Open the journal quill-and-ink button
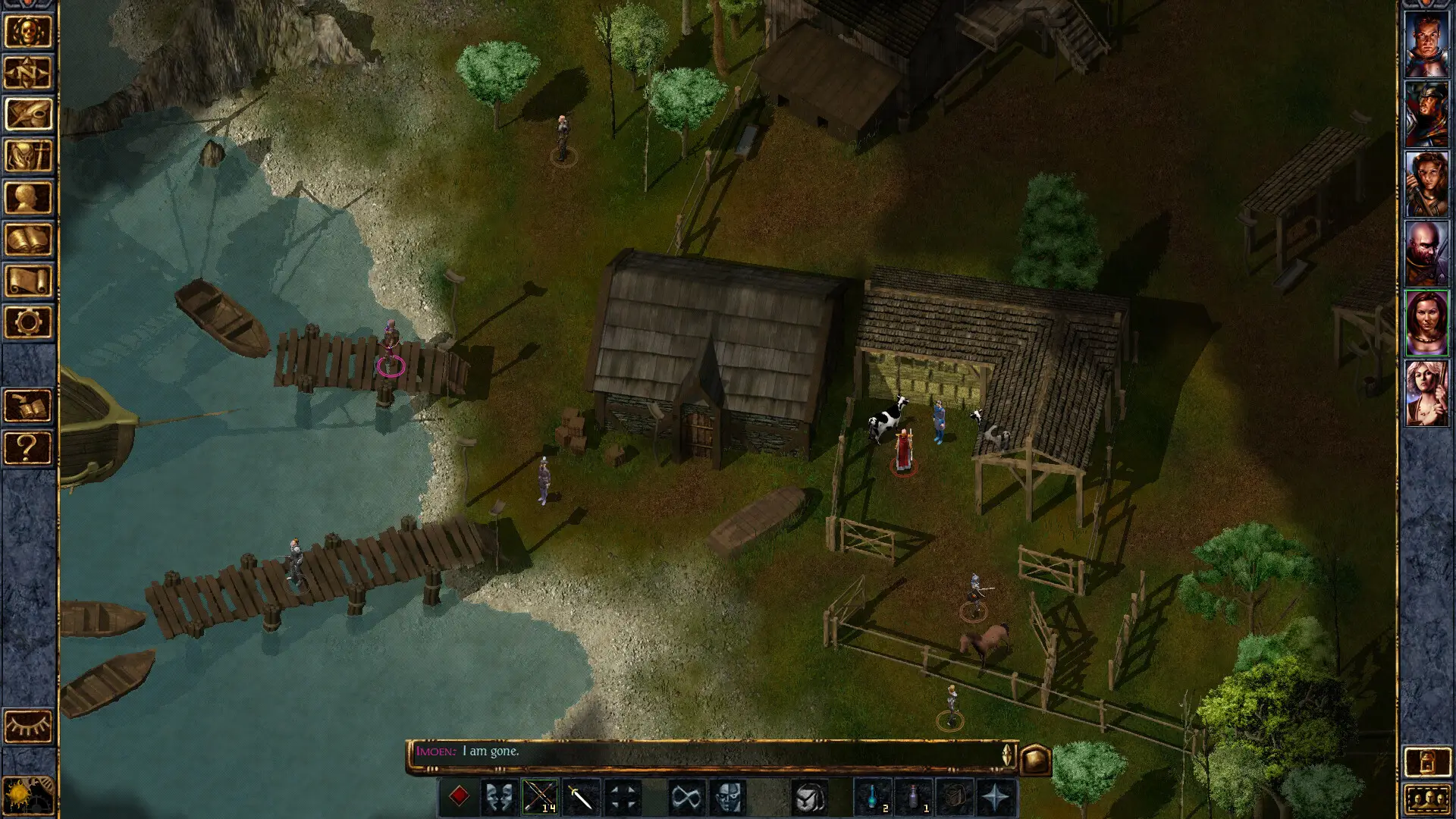 pos(28,115)
